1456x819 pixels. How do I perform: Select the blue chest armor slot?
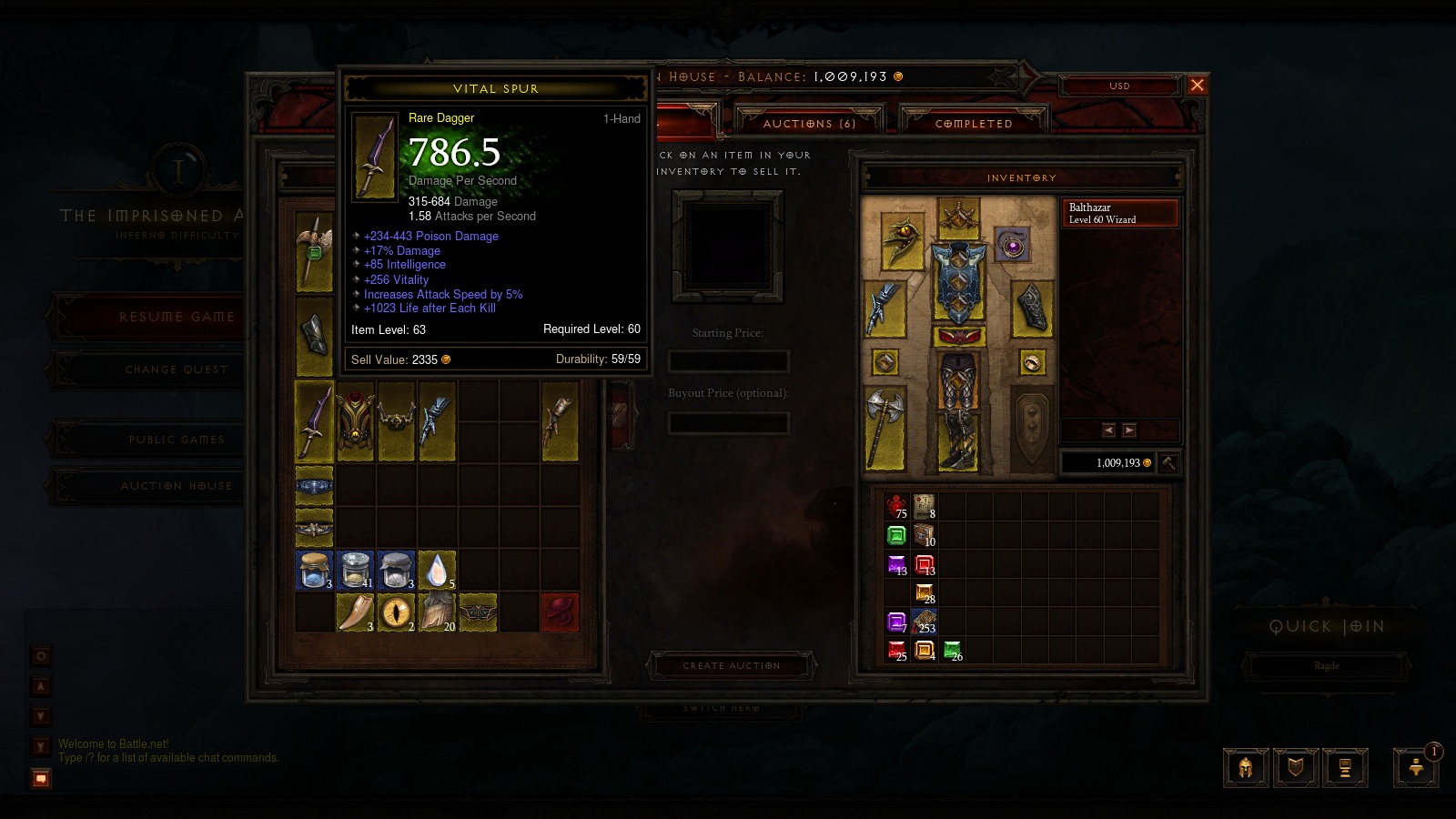click(x=957, y=282)
